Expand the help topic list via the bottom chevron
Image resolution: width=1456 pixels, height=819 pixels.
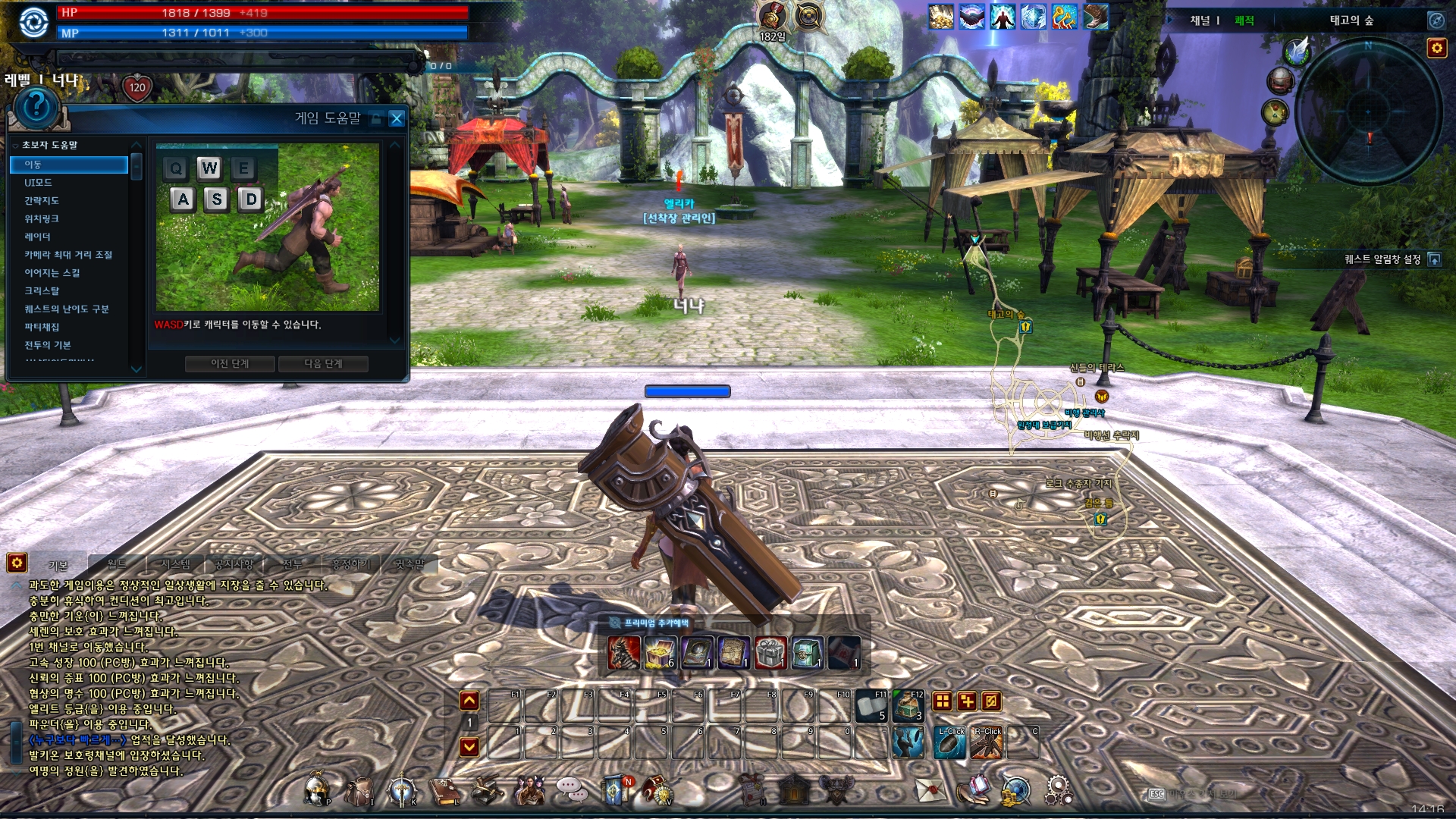pos(136,369)
